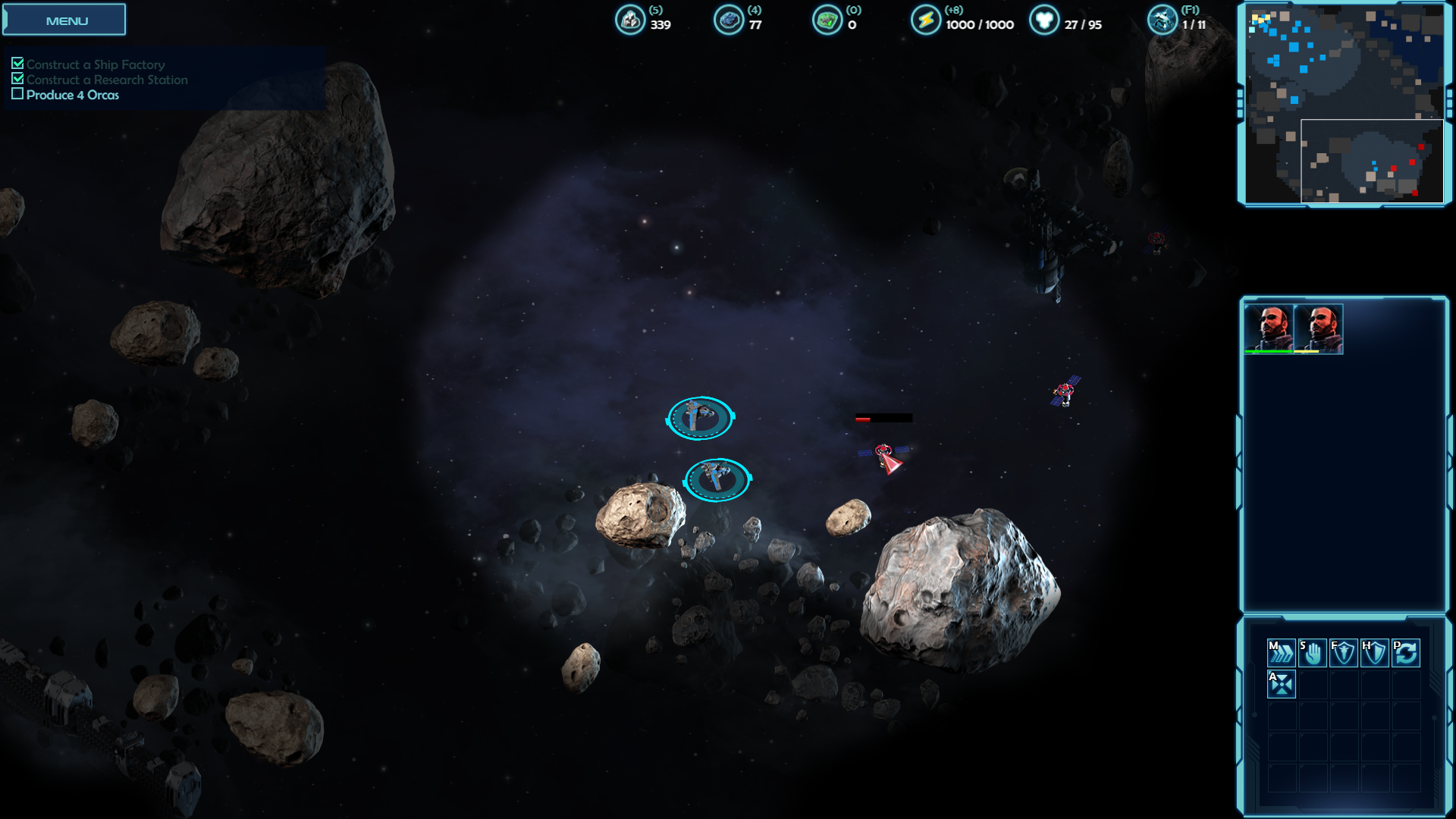Click the minimap

tap(1344, 104)
